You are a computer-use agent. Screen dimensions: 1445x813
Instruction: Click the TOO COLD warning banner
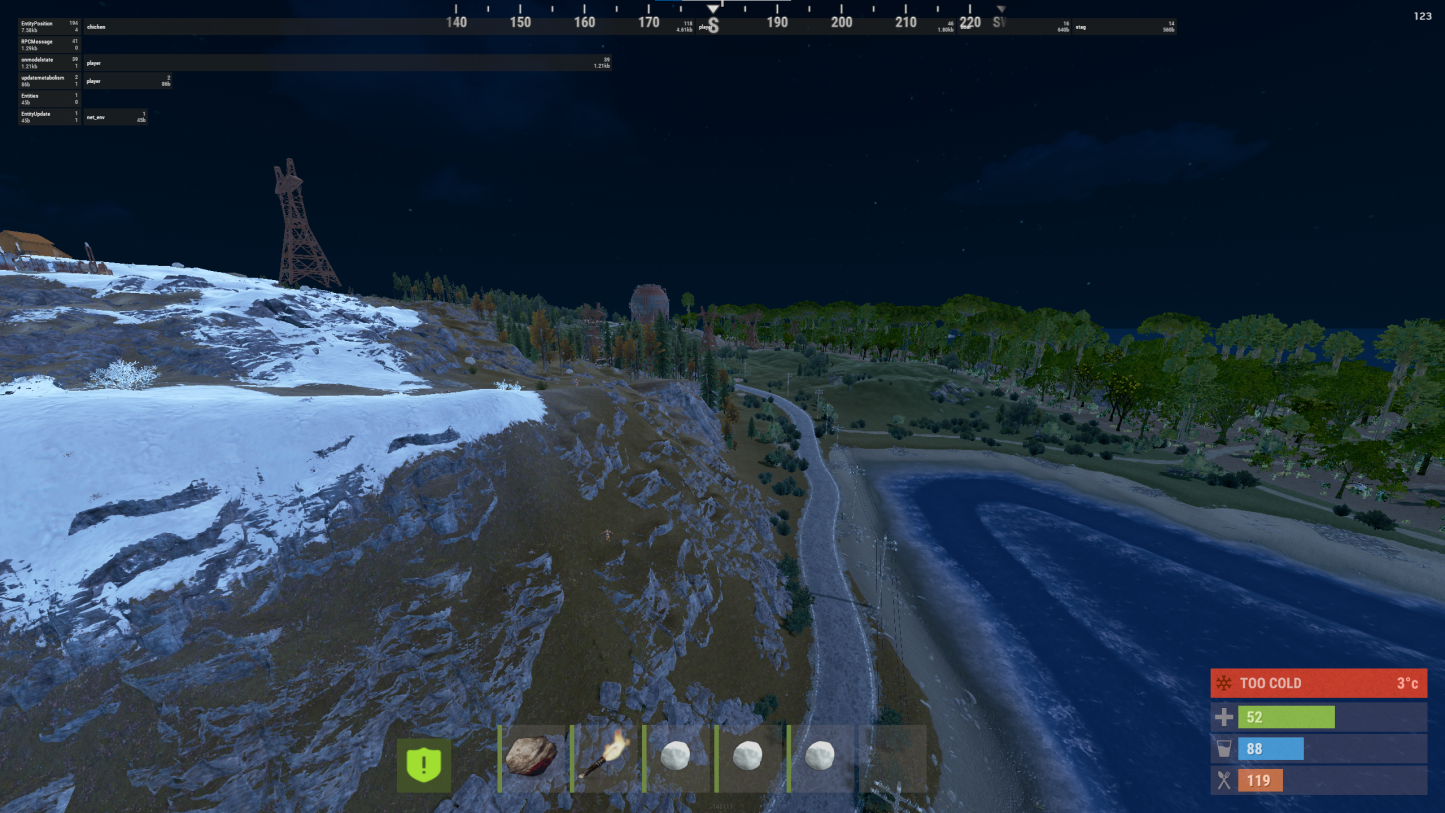point(1318,683)
